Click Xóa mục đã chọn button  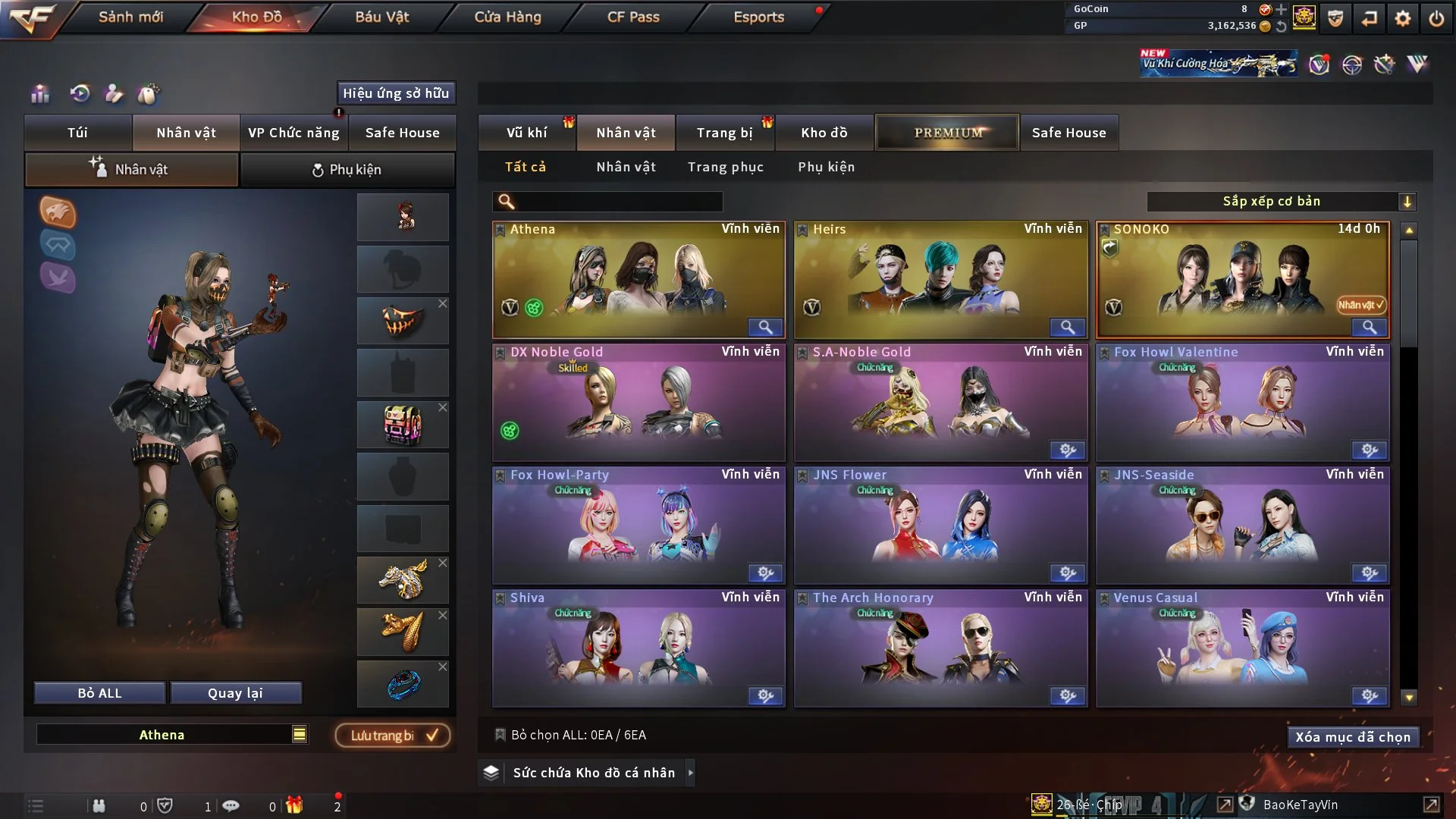pos(1353,737)
